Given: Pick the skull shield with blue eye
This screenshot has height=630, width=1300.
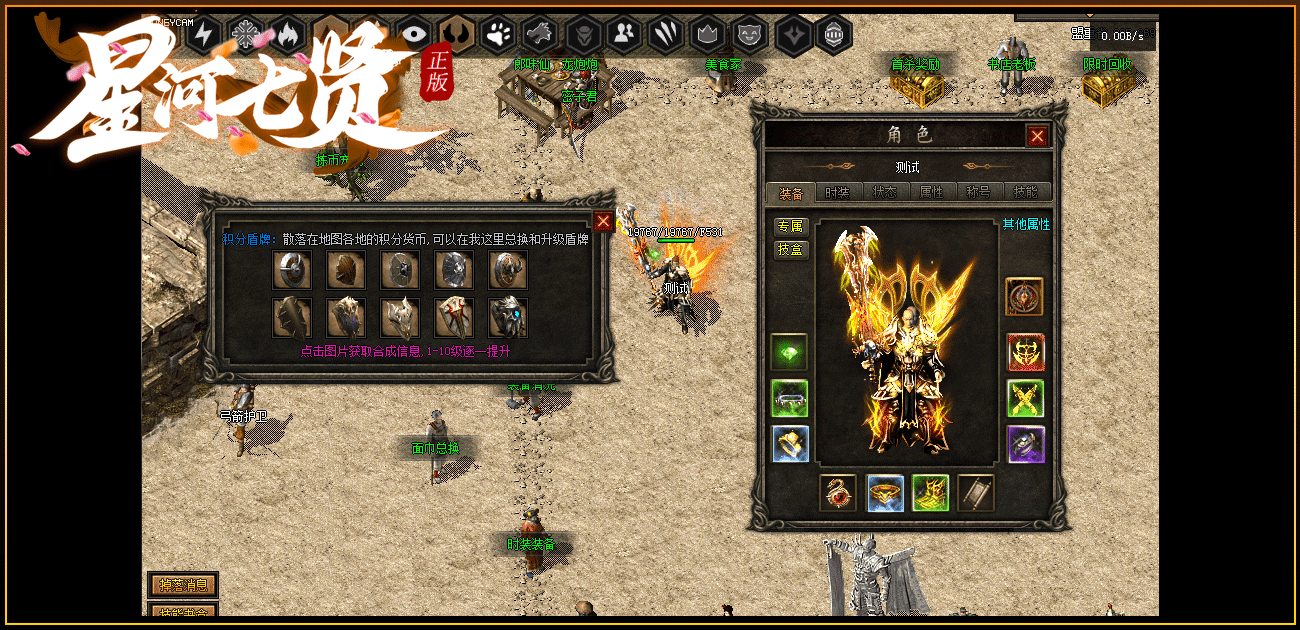Looking at the screenshot, I should coord(508,318).
